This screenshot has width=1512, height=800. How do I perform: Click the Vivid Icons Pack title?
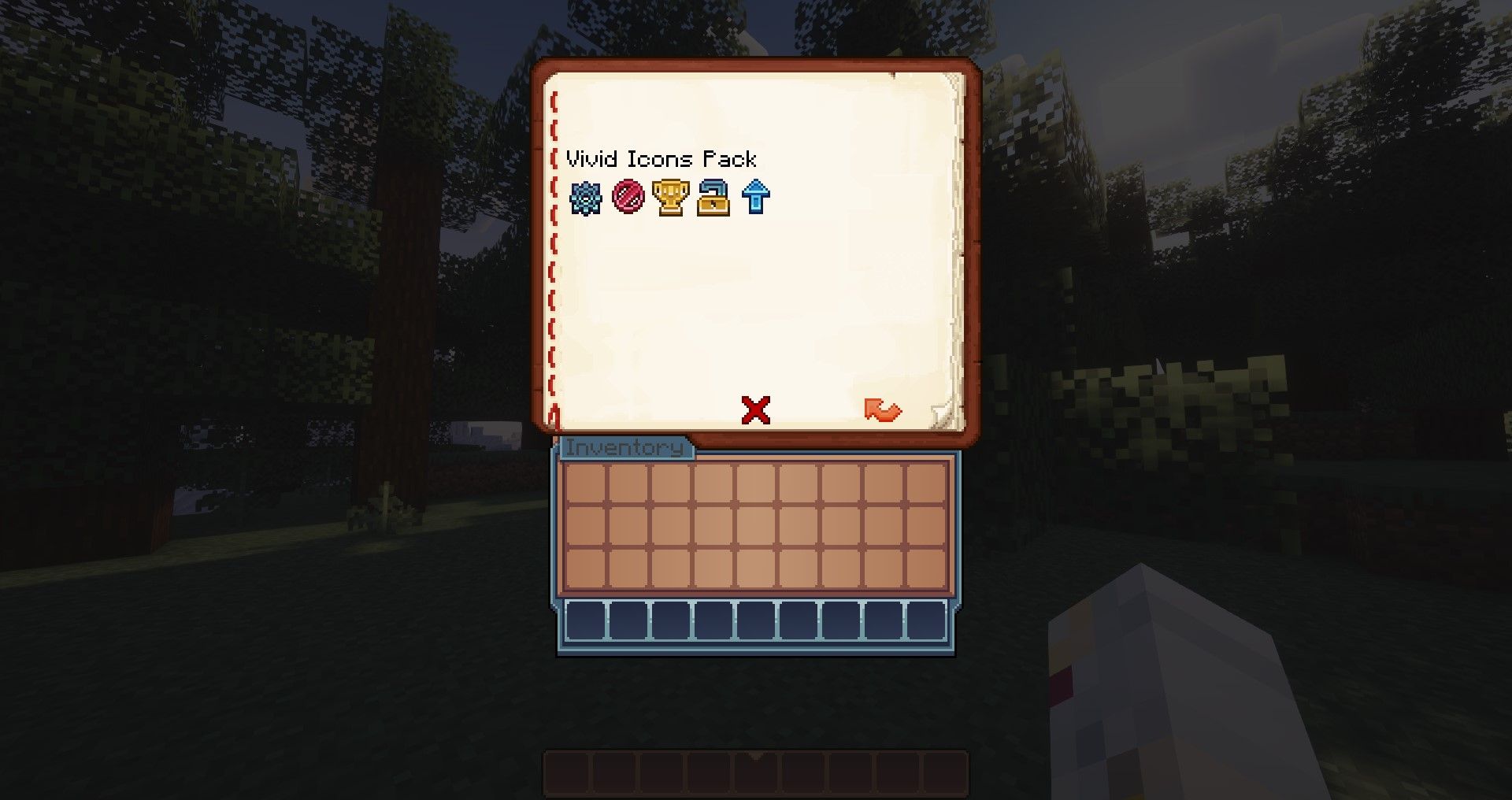coord(661,159)
